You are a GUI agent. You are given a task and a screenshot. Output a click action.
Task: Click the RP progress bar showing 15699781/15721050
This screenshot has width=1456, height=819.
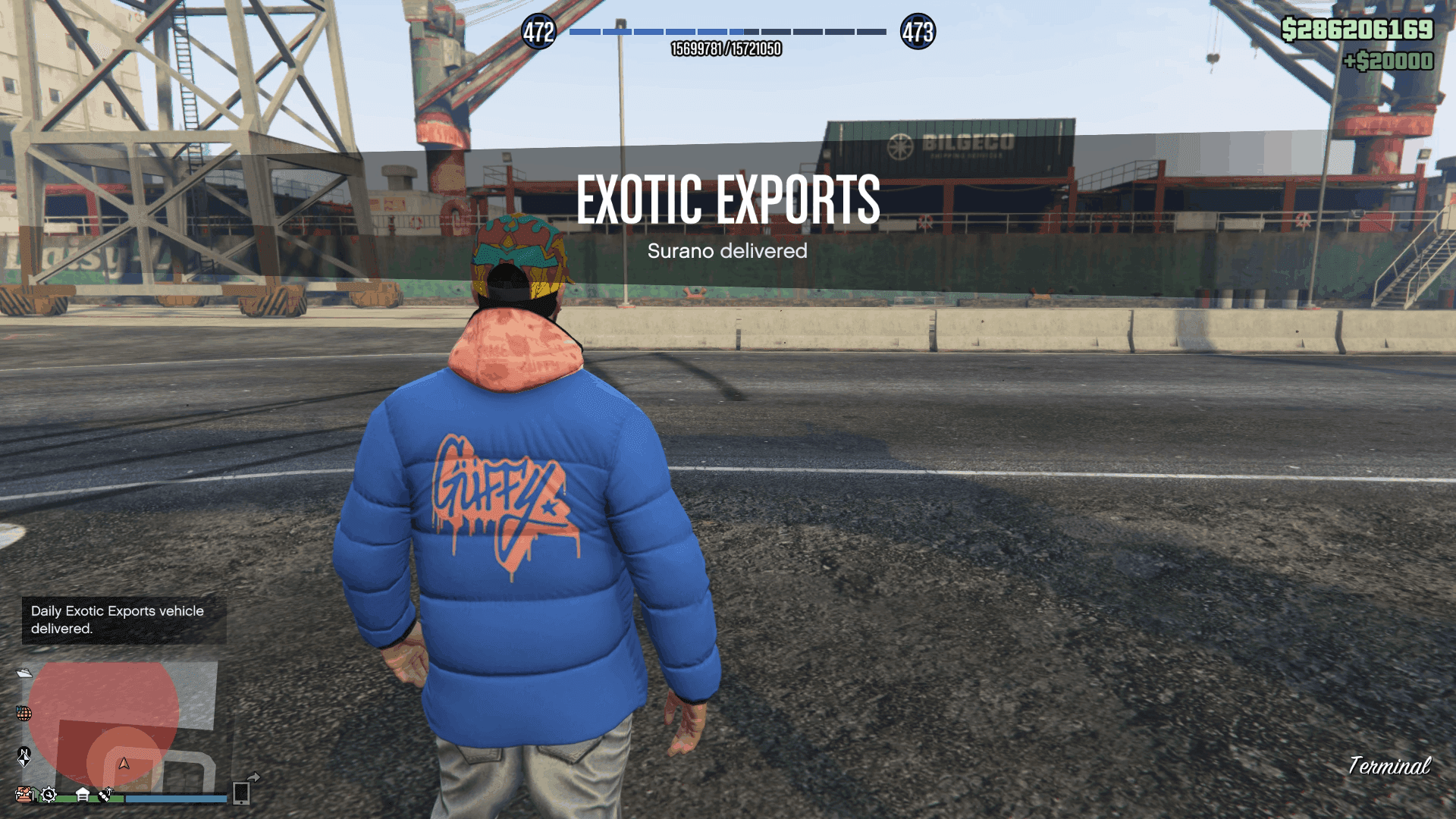[x=728, y=32]
